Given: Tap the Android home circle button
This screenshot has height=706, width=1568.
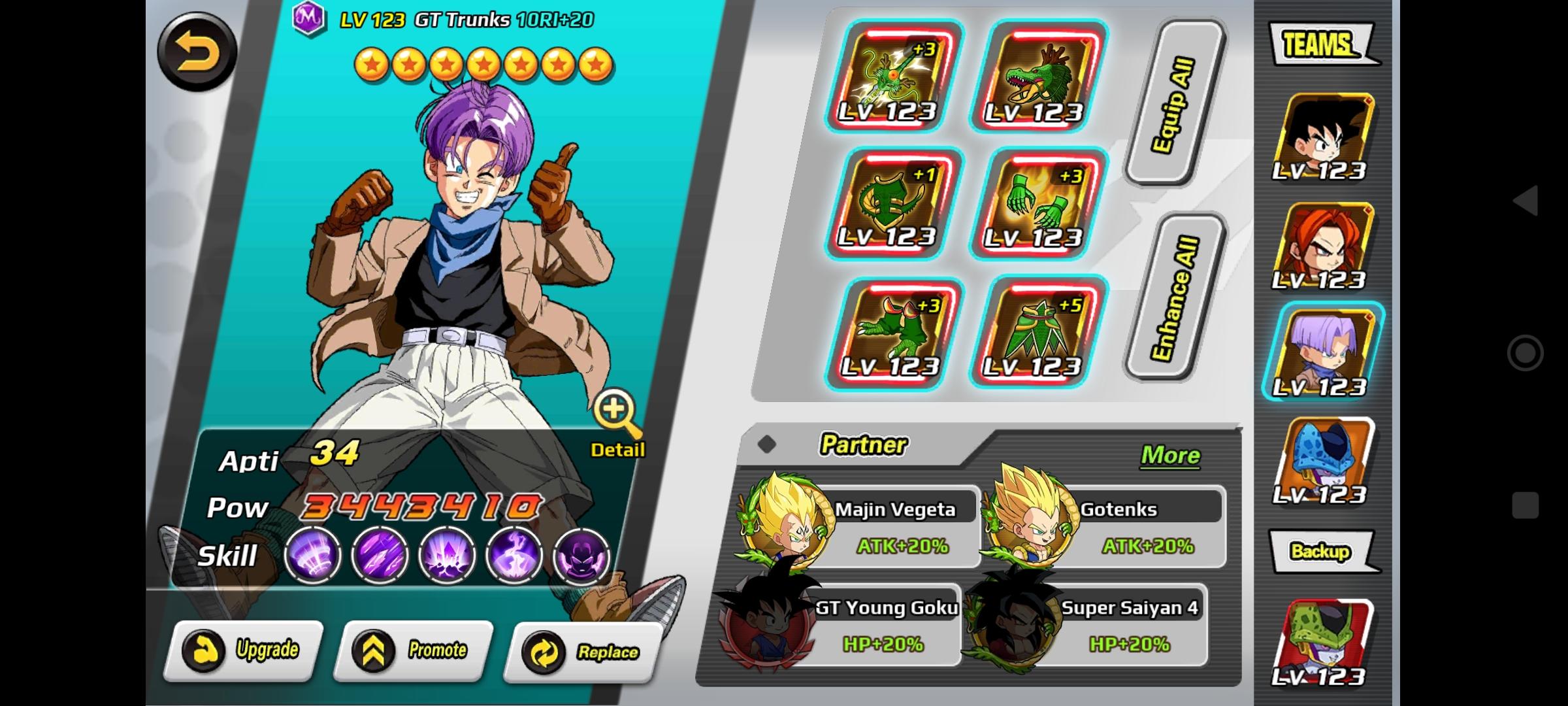Looking at the screenshot, I should click(1526, 353).
